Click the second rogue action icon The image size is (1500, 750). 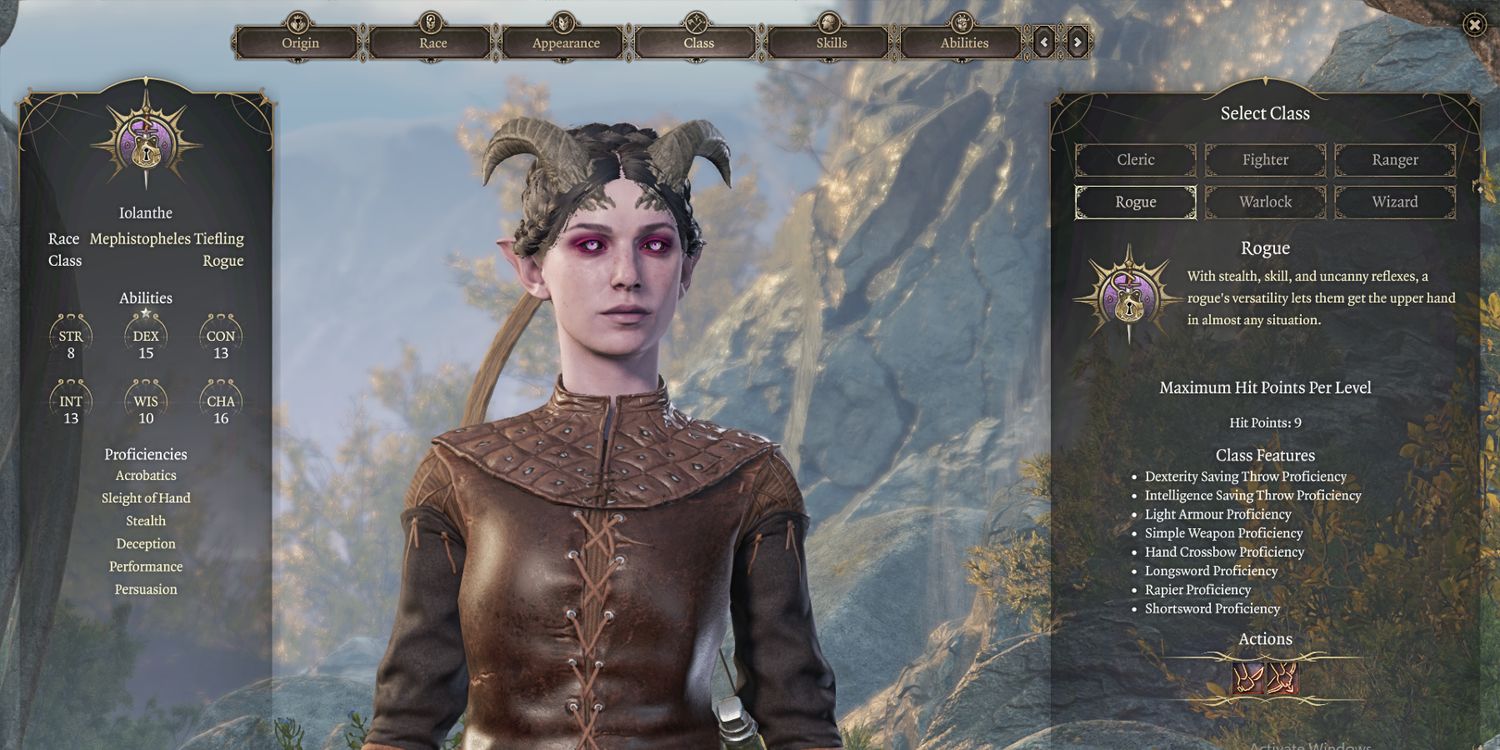1282,679
